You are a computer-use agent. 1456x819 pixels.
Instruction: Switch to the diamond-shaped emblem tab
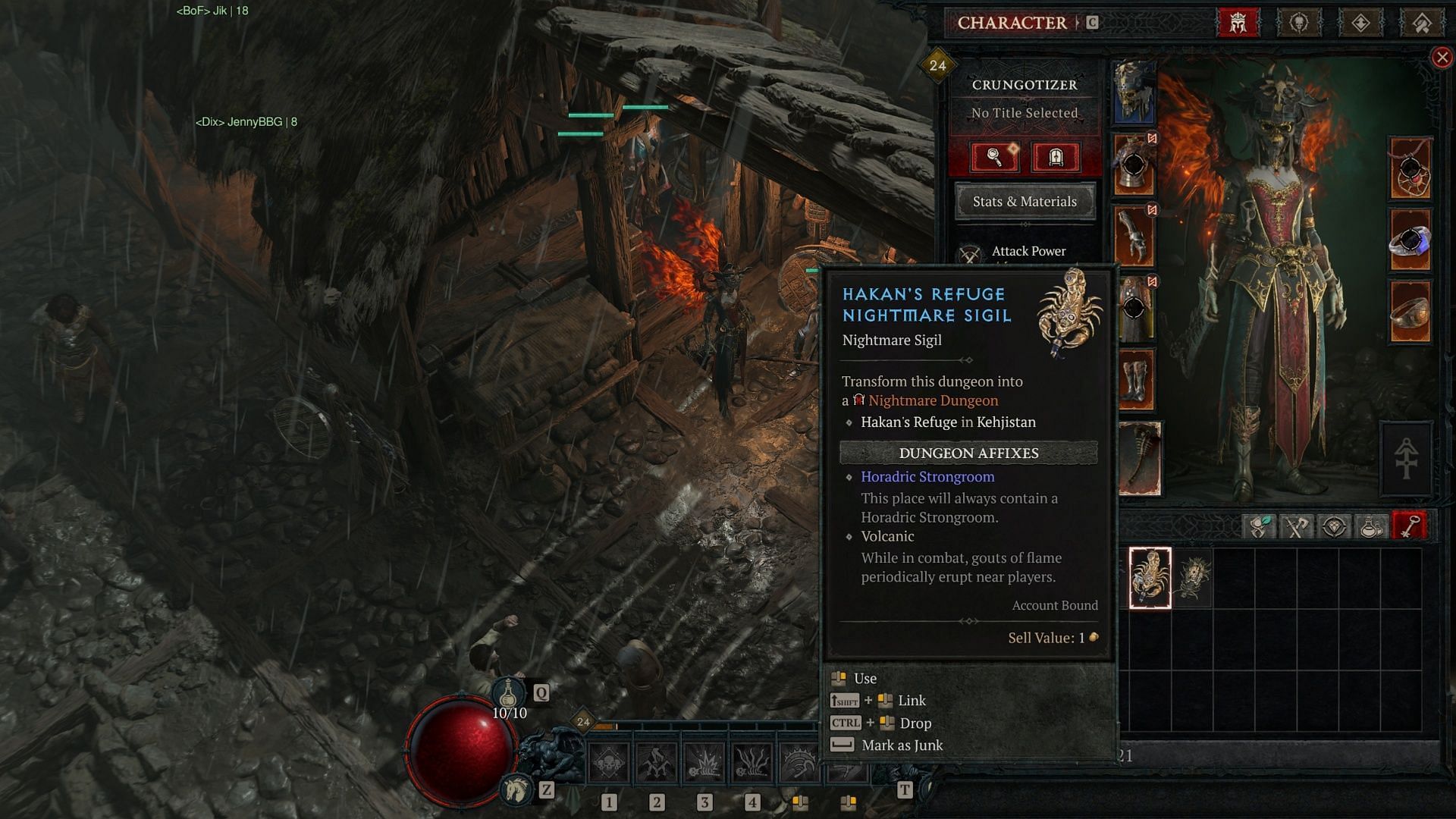pos(1360,23)
